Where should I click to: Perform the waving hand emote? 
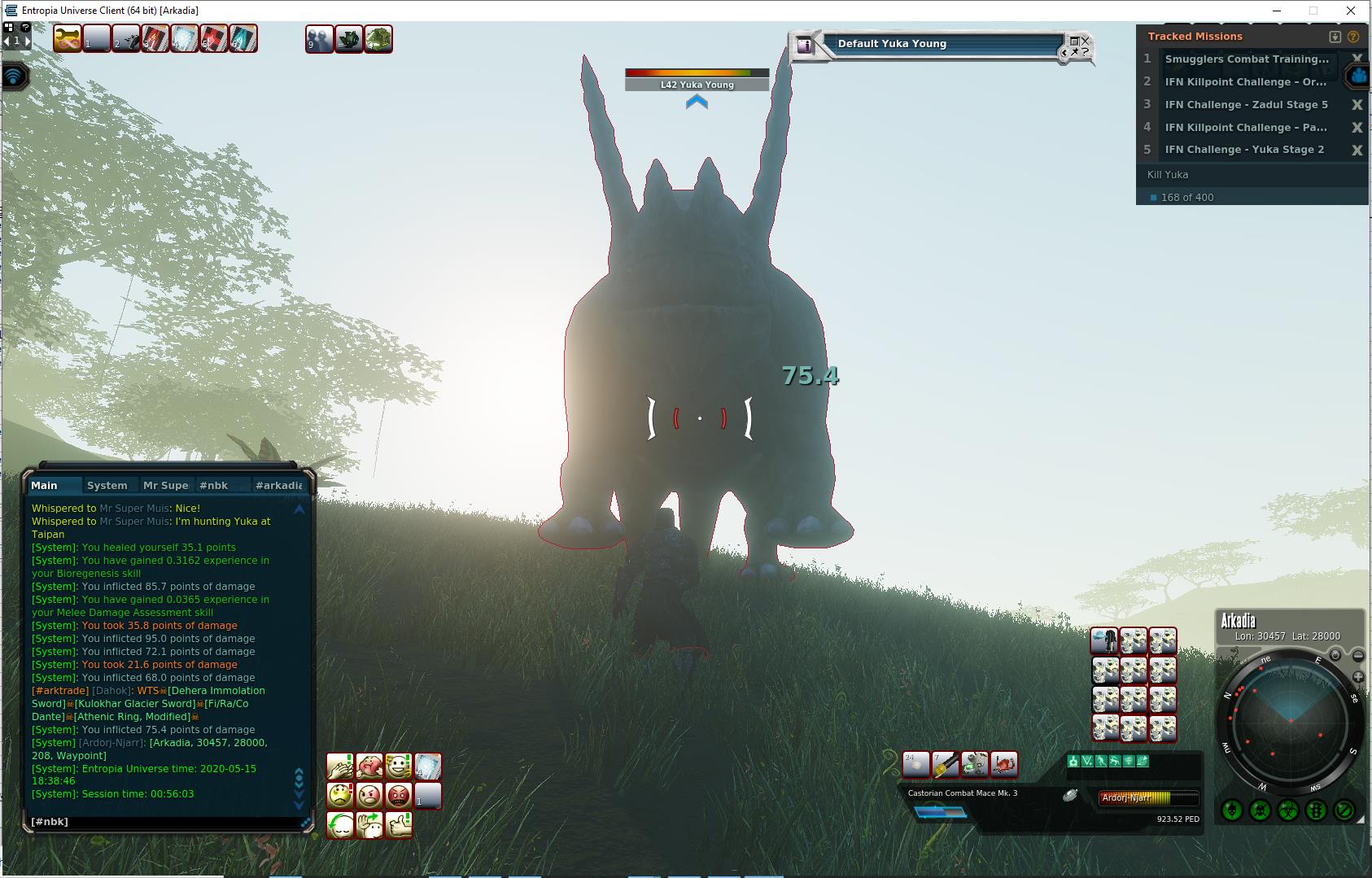click(369, 824)
